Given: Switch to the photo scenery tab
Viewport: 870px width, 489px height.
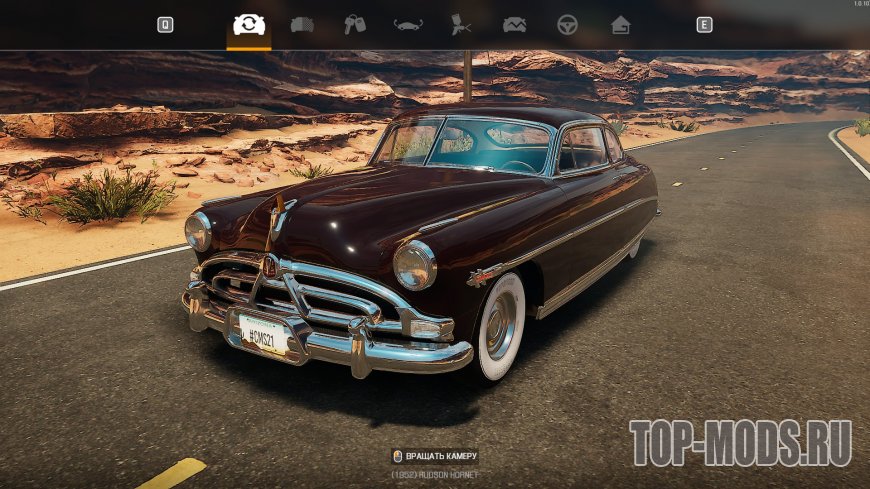Looking at the screenshot, I should [514, 25].
